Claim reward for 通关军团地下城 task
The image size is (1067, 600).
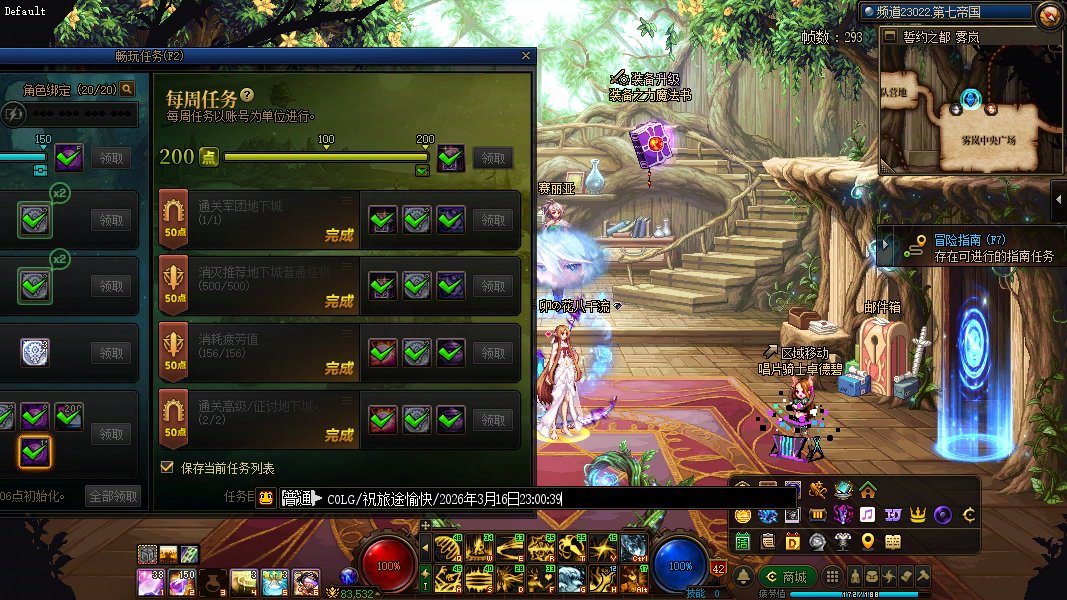point(491,220)
